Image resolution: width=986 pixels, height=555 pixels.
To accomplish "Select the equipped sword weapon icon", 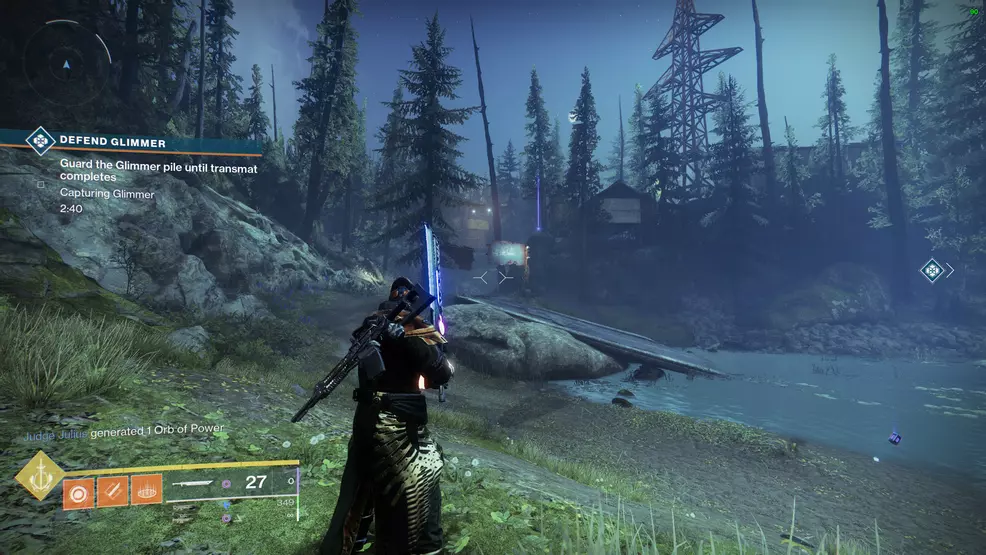I will (191, 483).
